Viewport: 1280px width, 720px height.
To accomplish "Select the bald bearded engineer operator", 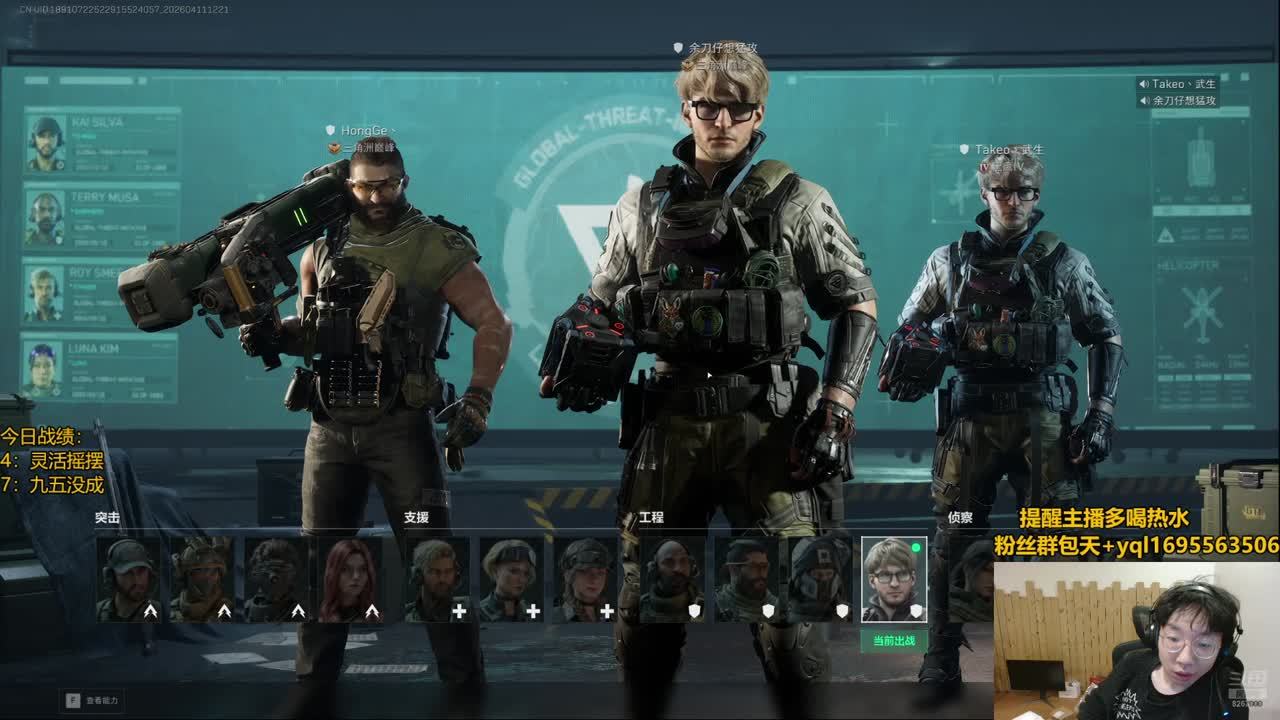I will click(x=672, y=580).
